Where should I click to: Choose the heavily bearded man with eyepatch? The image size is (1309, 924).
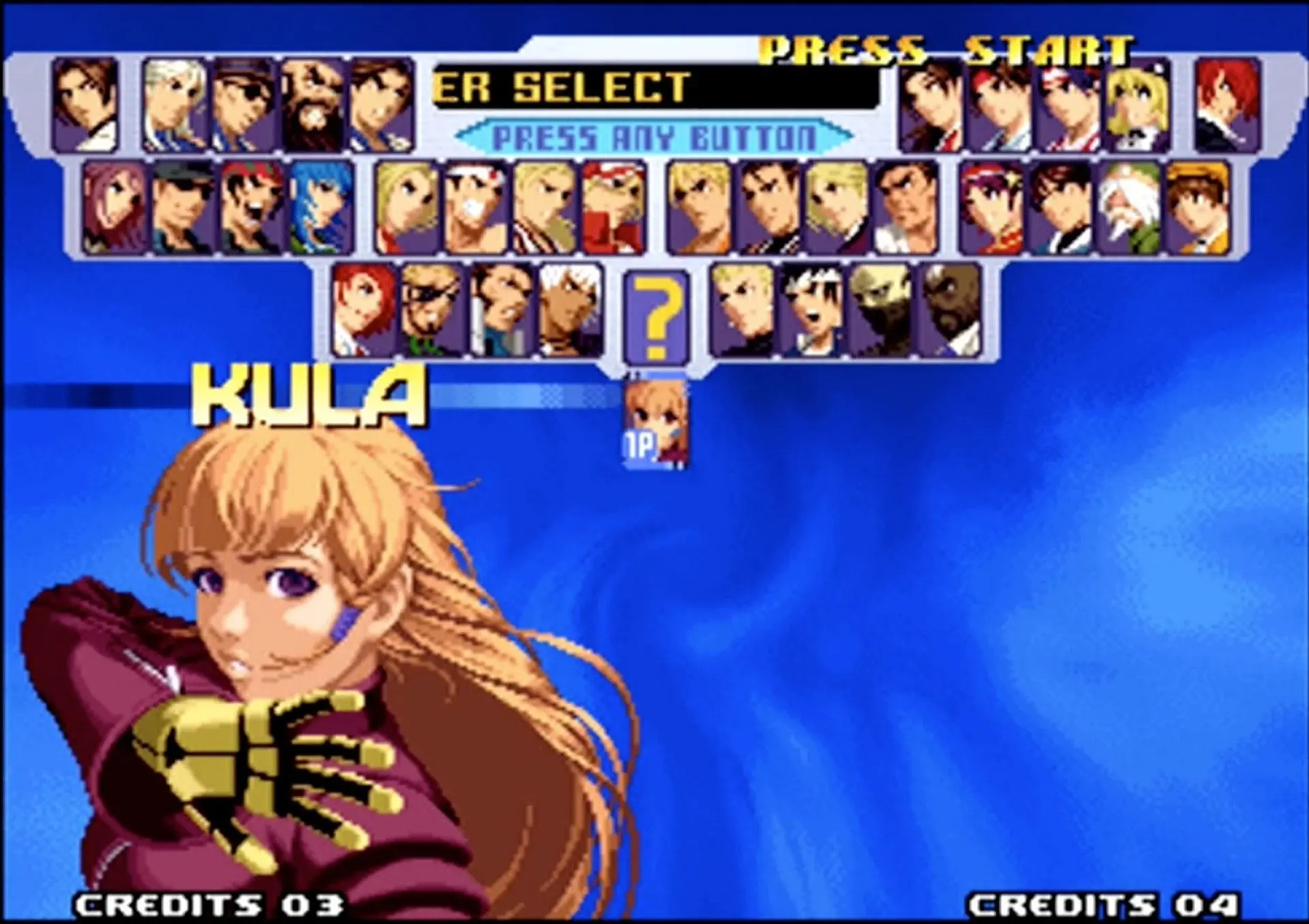click(x=313, y=105)
